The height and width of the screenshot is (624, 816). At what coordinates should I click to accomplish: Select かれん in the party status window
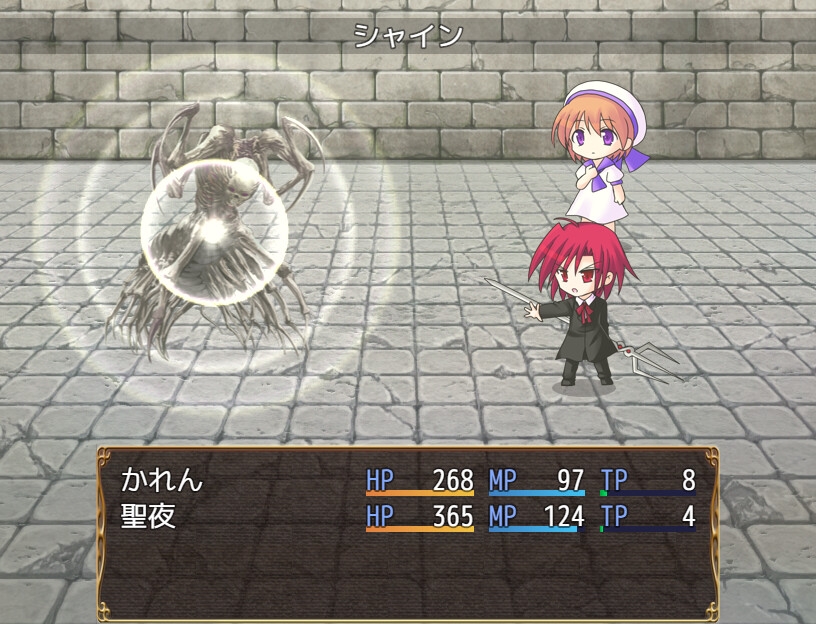(x=162, y=481)
